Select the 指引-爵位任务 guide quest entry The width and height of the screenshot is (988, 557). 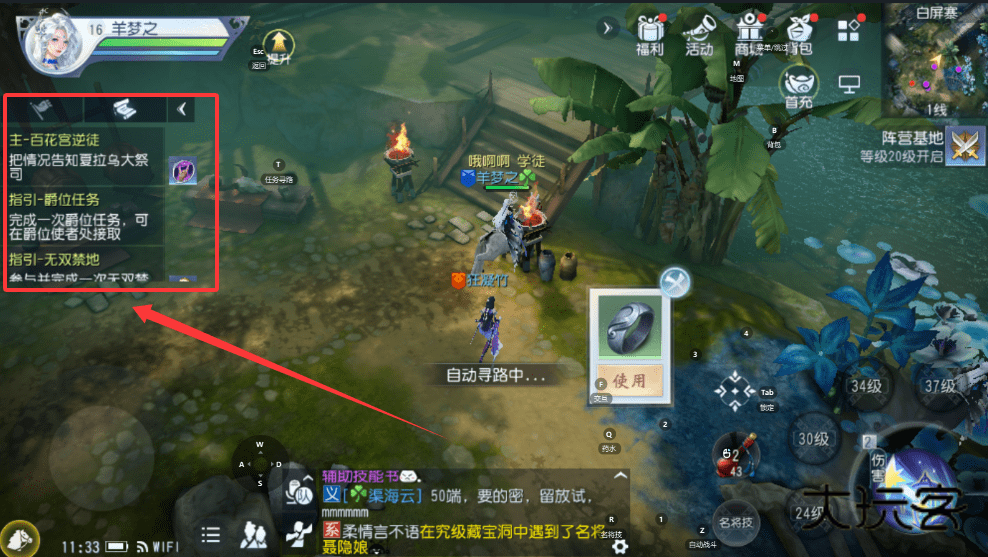click(85, 216)
